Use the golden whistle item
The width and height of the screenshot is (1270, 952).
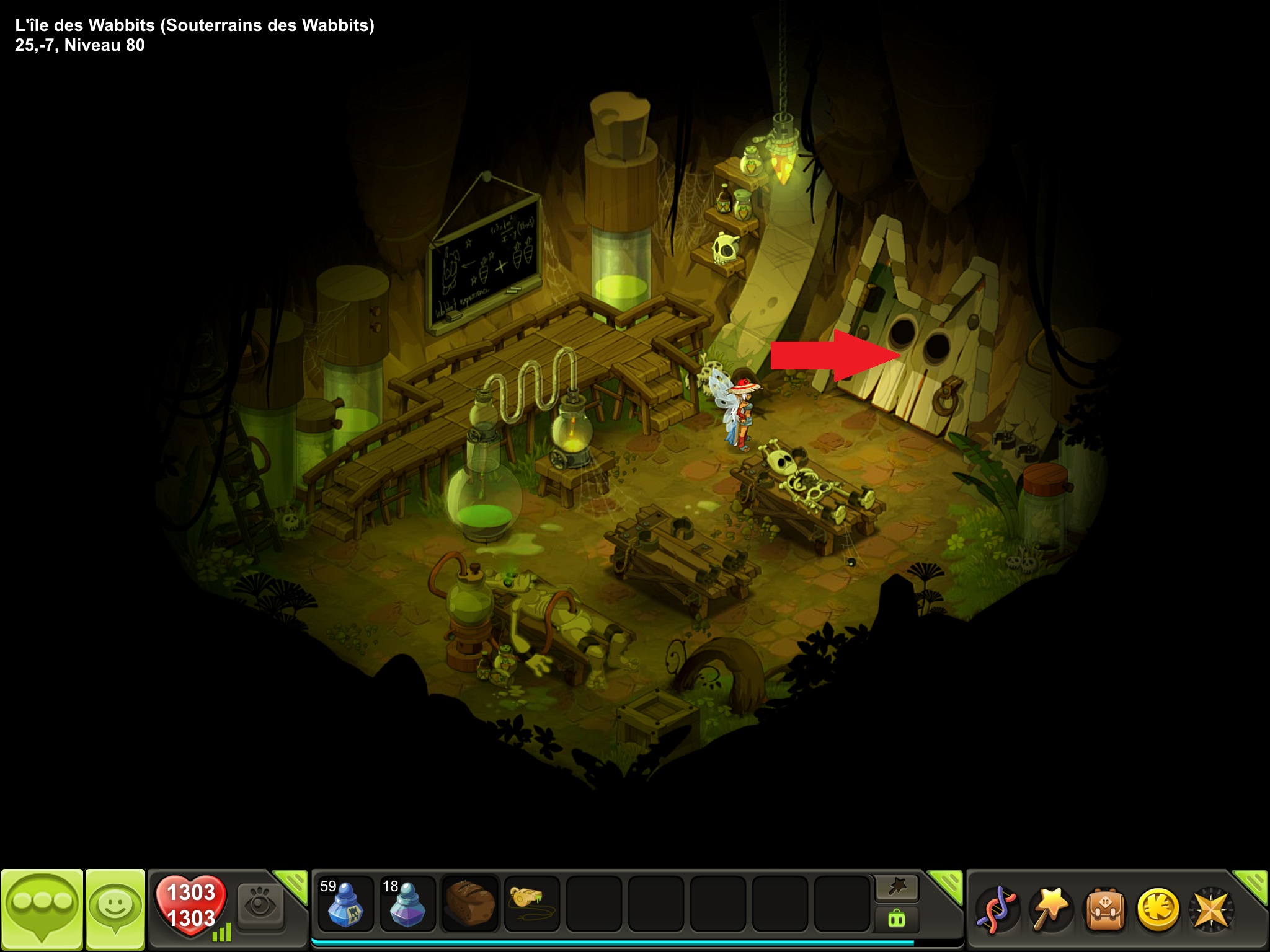pyautogui.click(x=531, y=904)
